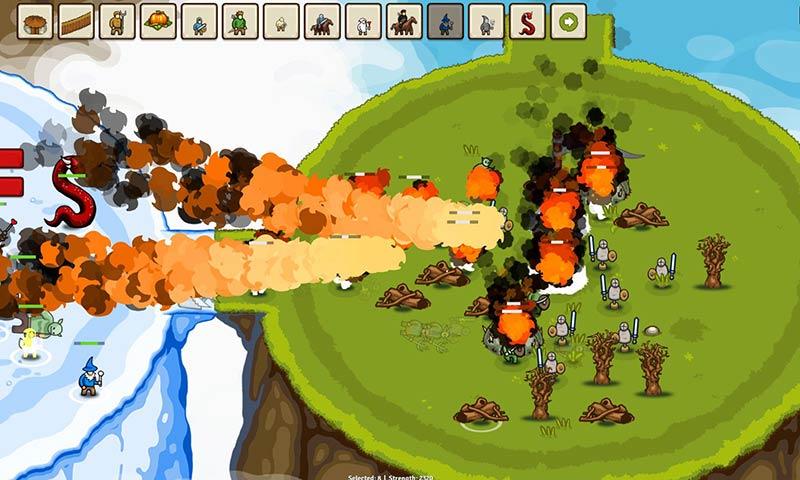Pick the grey hooded mage unit

tap(486, 21)
